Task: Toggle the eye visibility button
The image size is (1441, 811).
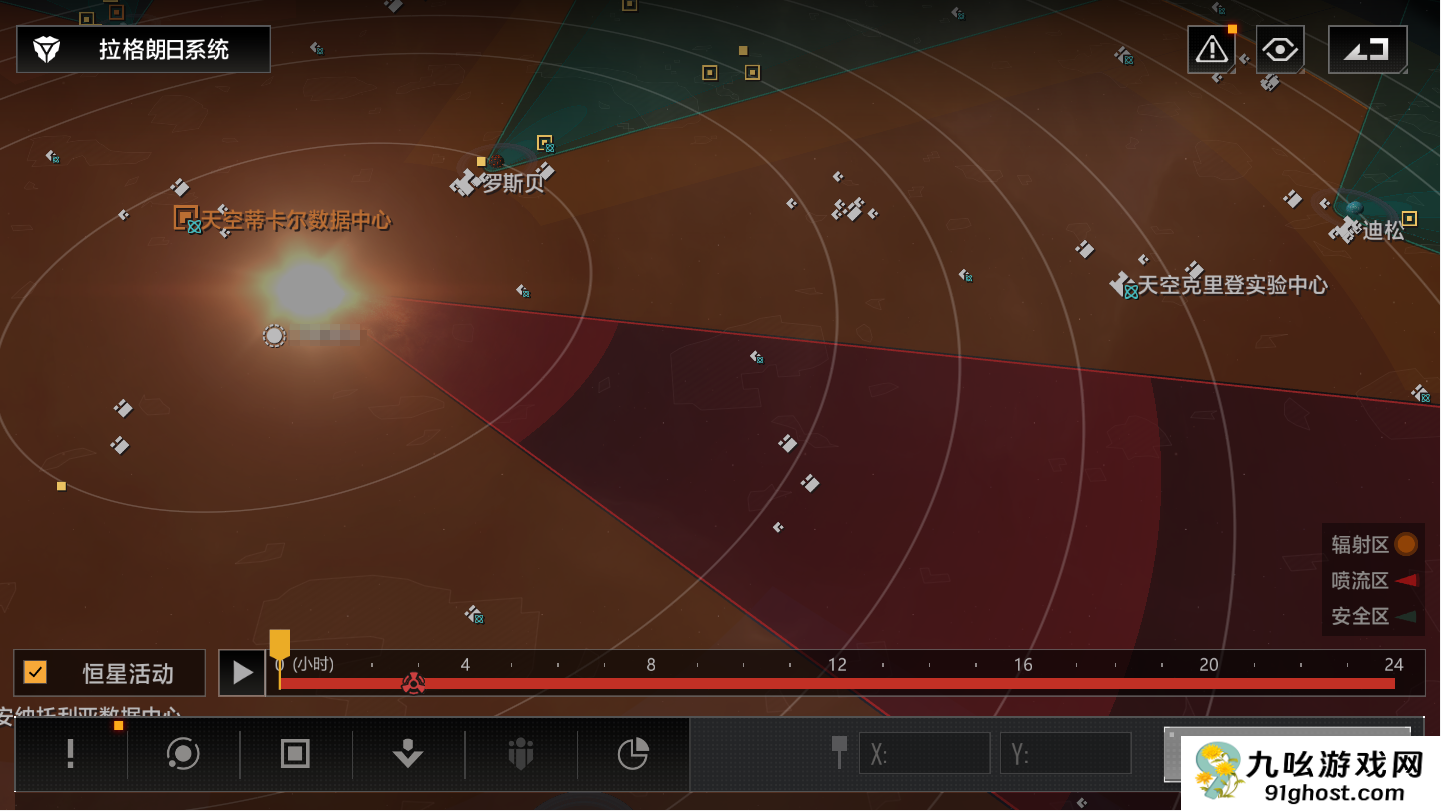Action: click(x=1280, y=49)
